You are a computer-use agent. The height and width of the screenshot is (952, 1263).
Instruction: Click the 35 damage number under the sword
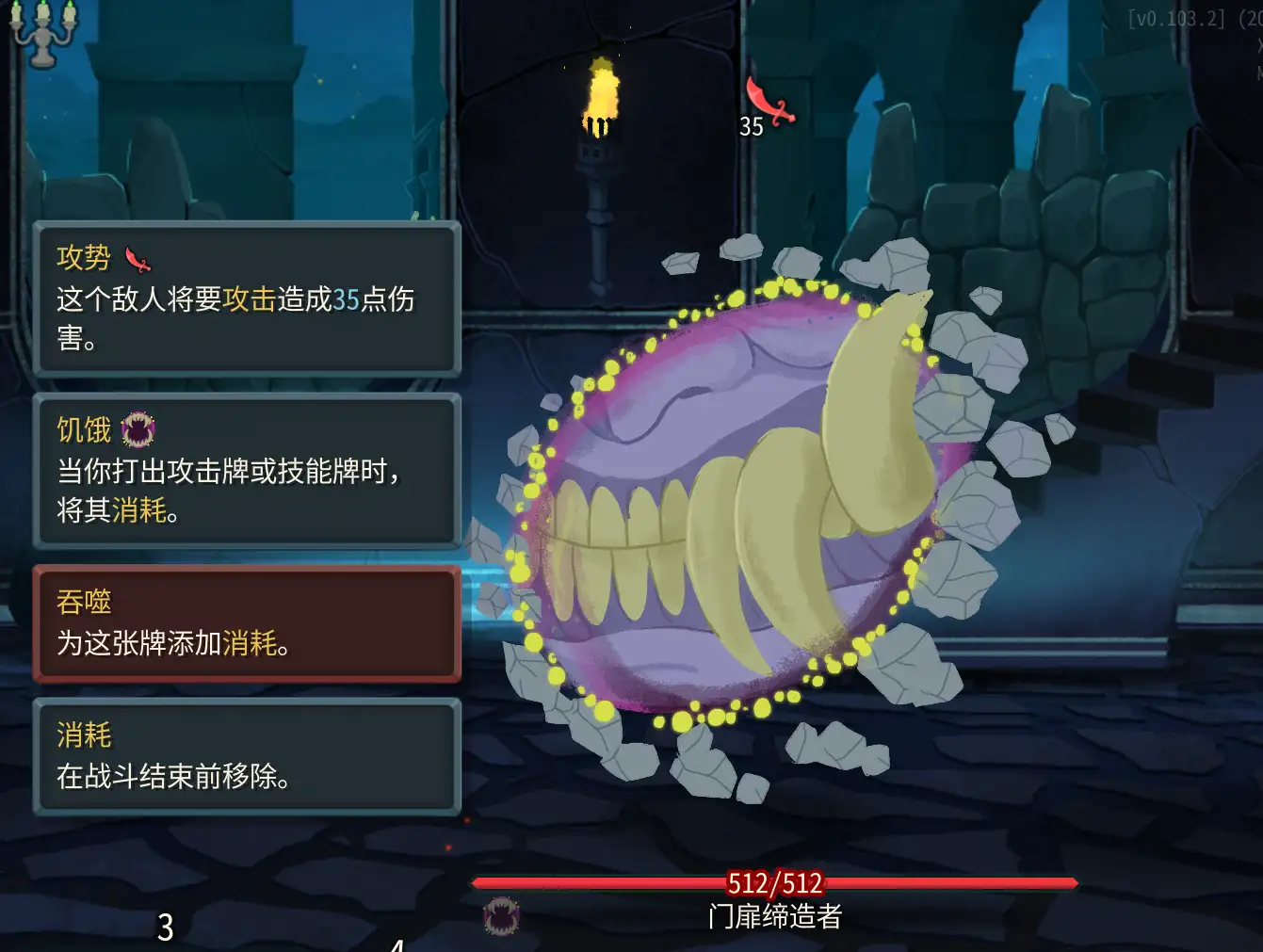click(x=750, y=127)
